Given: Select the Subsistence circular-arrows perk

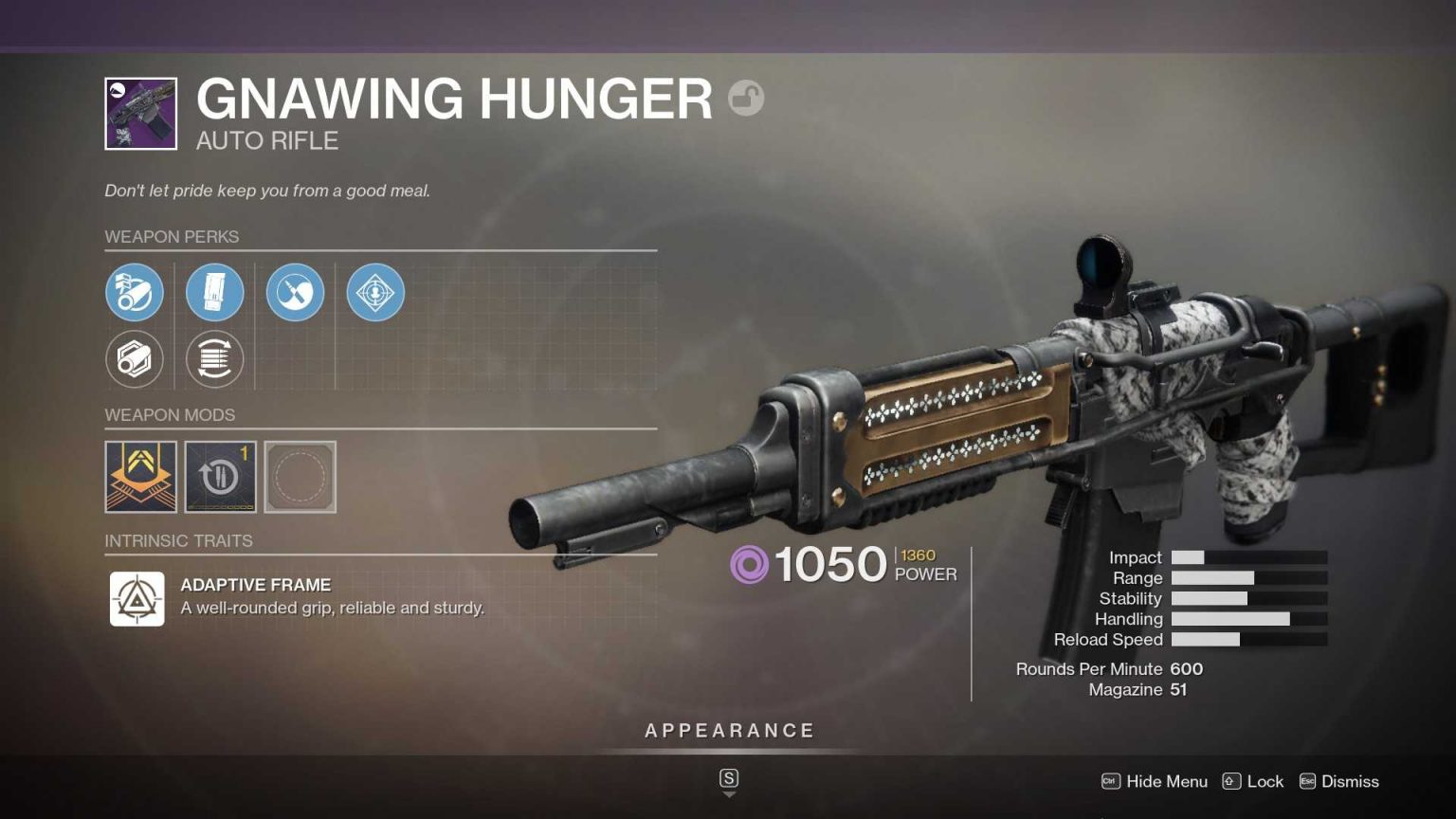Looking at the screenshot, I should [x=214, y=359].
